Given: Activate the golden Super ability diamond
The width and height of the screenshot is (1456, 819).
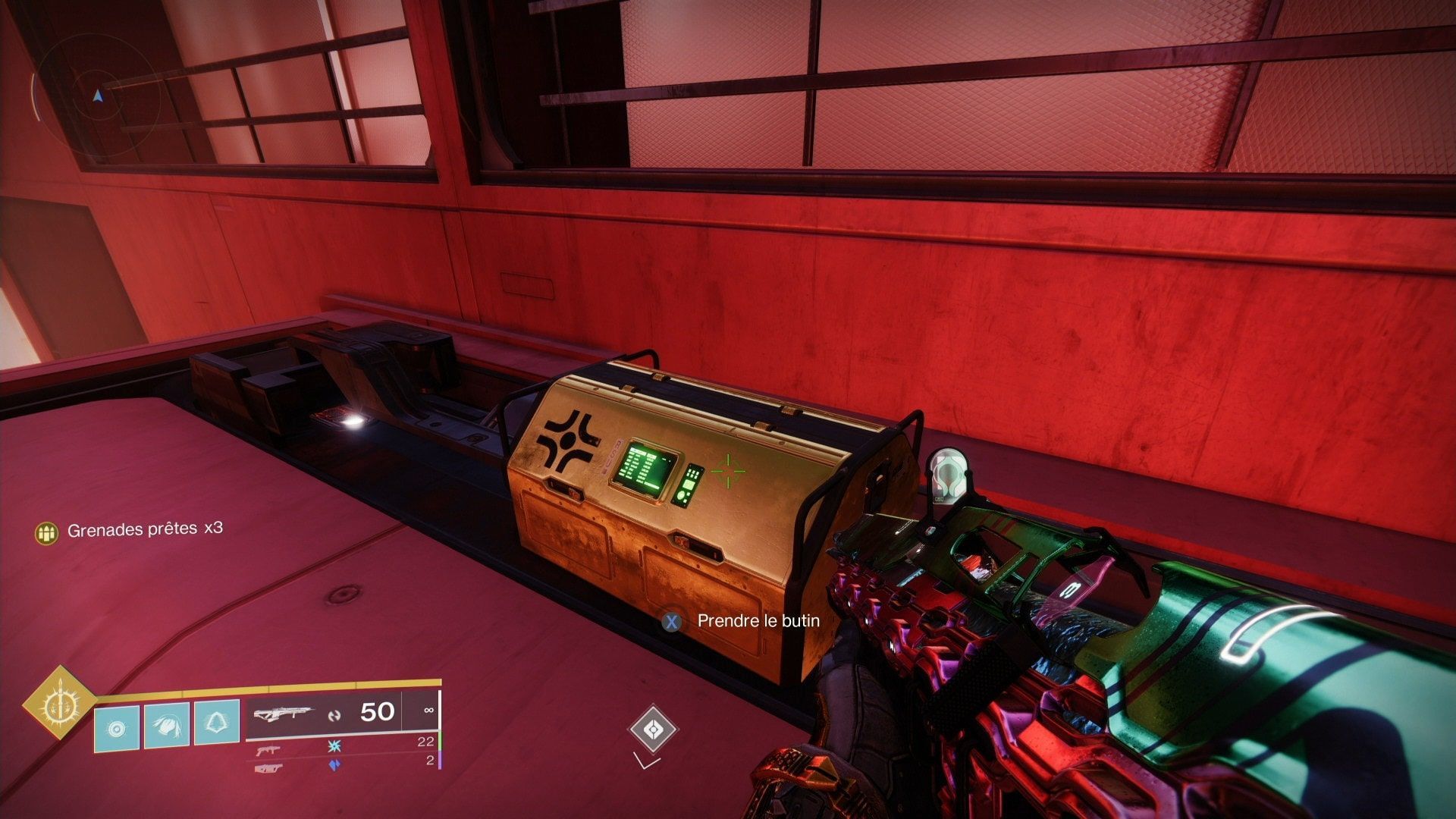Looking at the screenshot, I should (58, 703).
